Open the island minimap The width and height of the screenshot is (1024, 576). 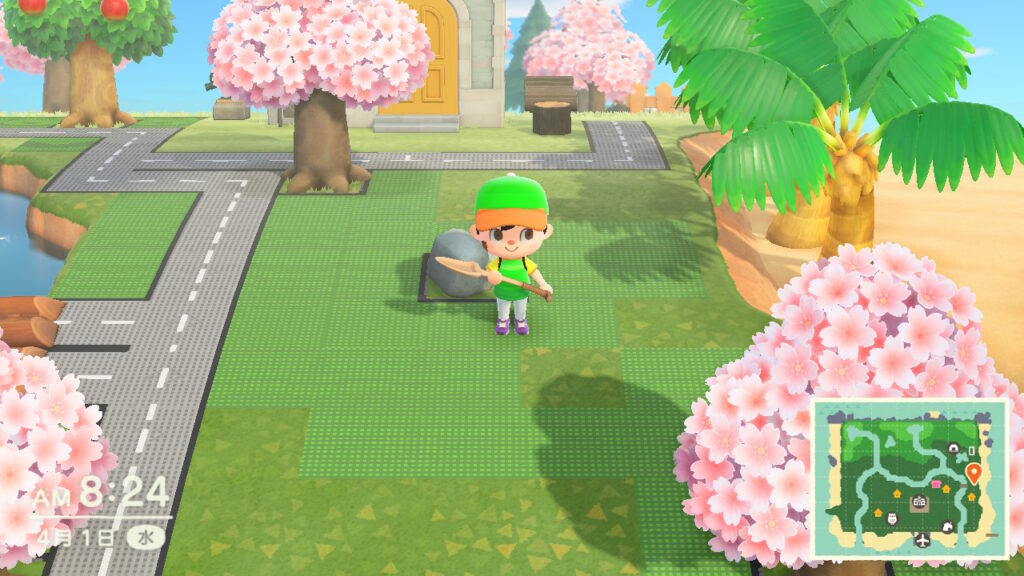909,479
